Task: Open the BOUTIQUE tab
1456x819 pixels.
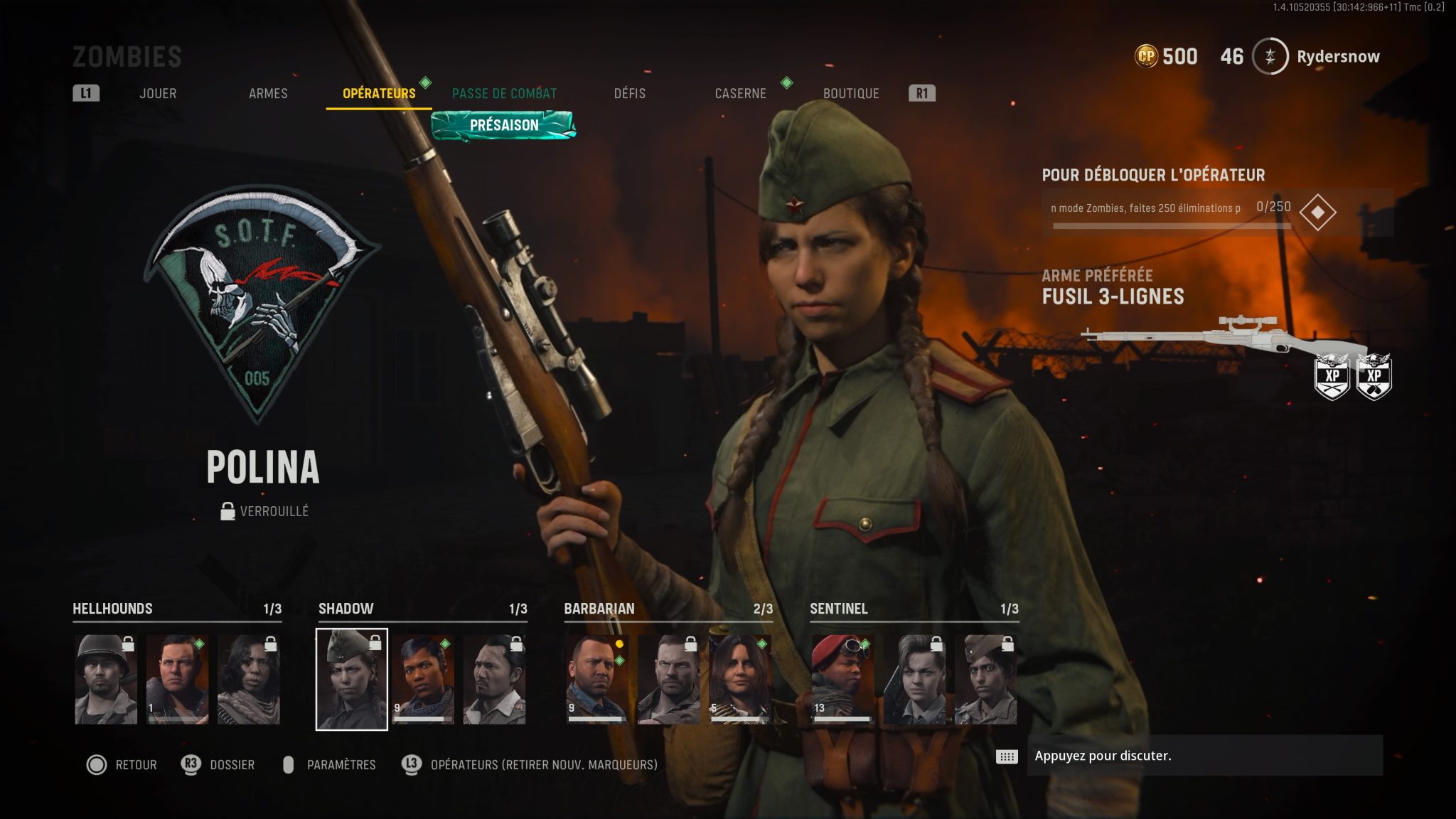Action: pyautogui.click(x=851, y=93)
